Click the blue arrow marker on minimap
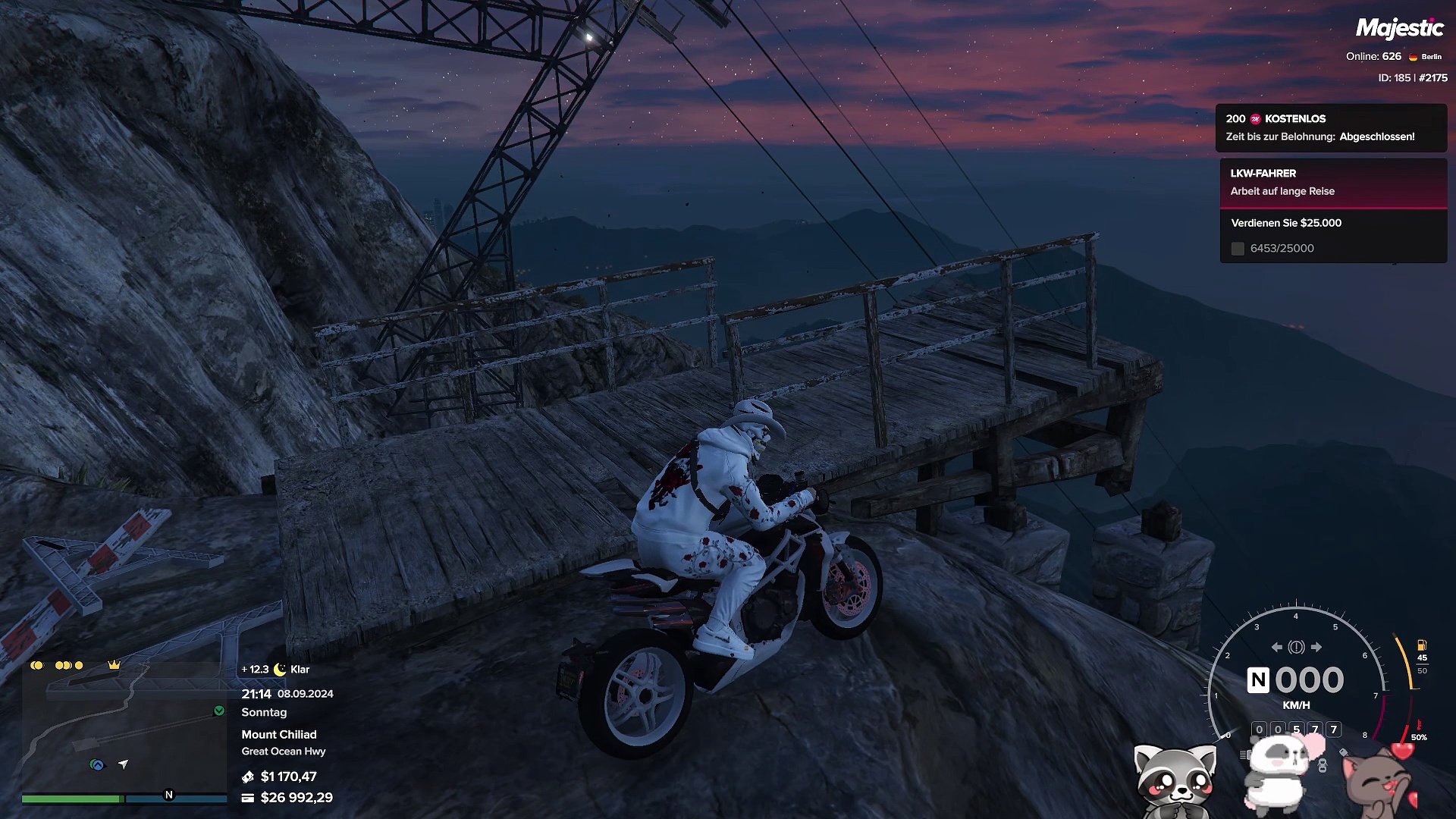Screen dimensions: 1456x819 tap(97, 764)
